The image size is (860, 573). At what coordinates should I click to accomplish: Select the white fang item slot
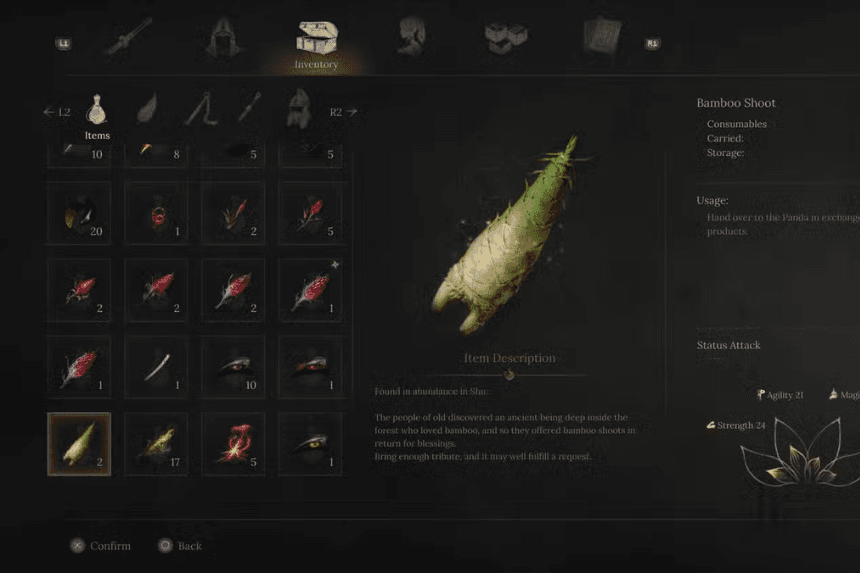[x=156, y=367]
